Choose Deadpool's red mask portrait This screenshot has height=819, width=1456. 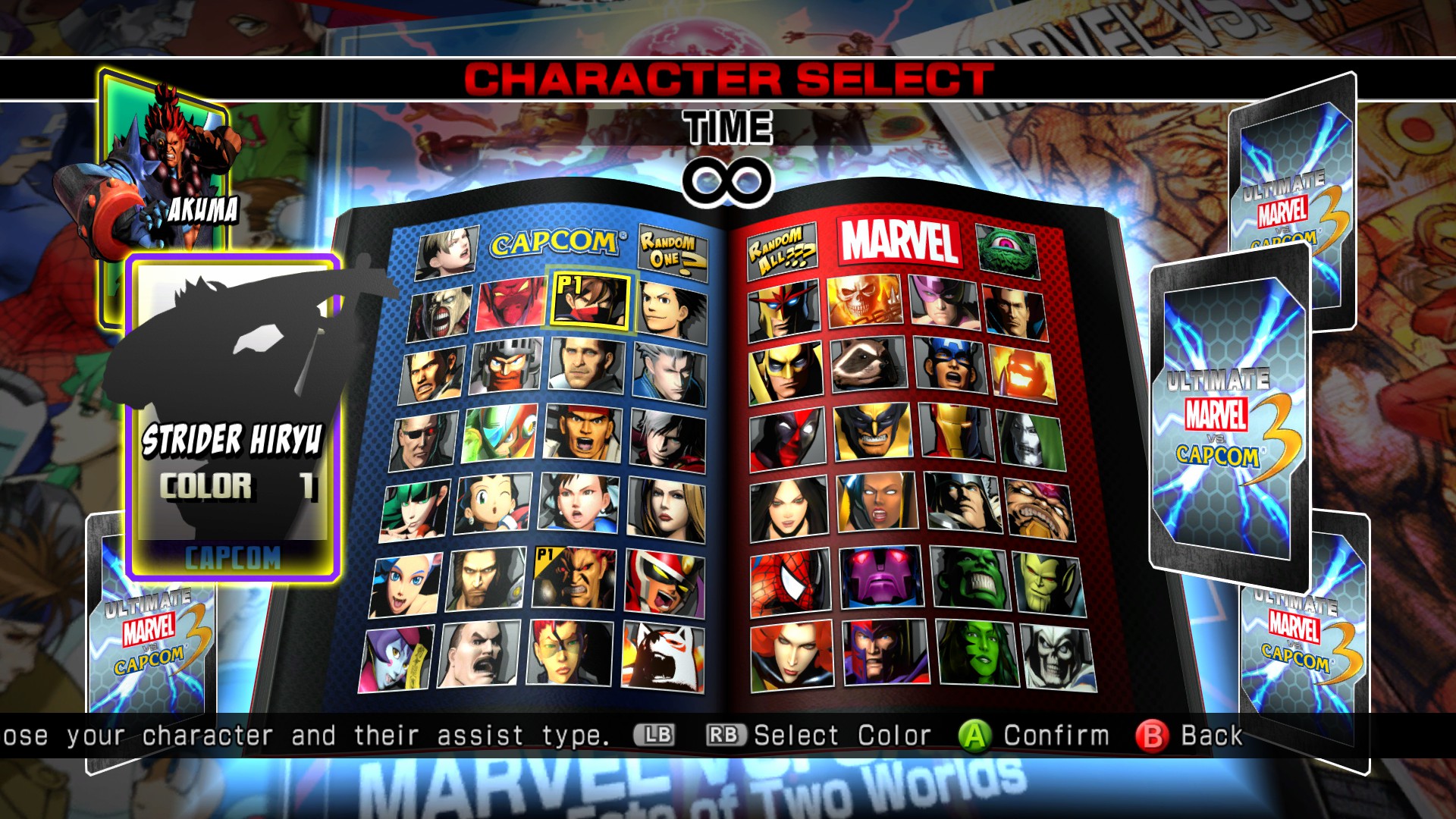(x=787, y=441)
